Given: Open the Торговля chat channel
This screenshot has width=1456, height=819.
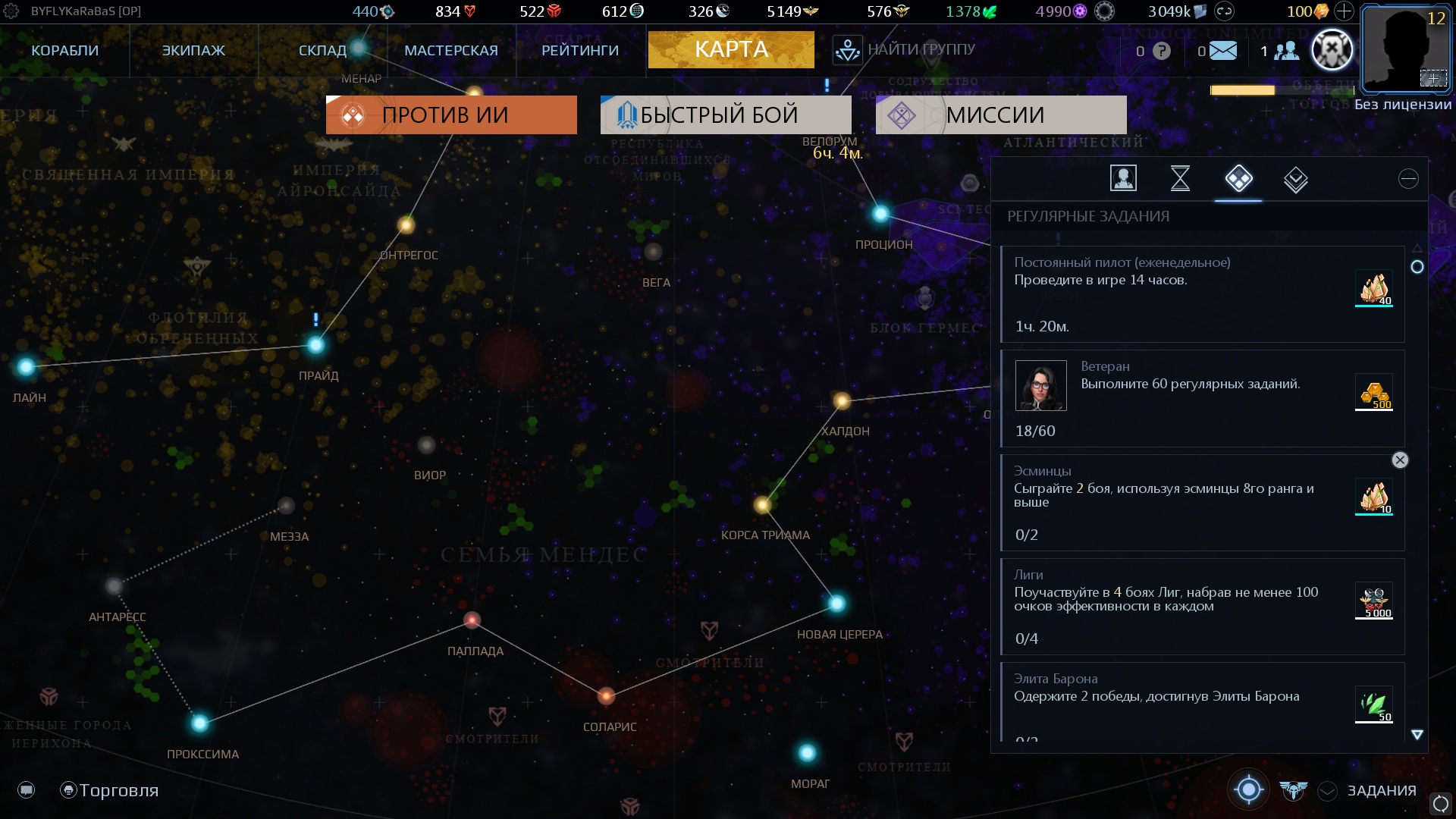Looking at the screenshot, I should (110, 790).
